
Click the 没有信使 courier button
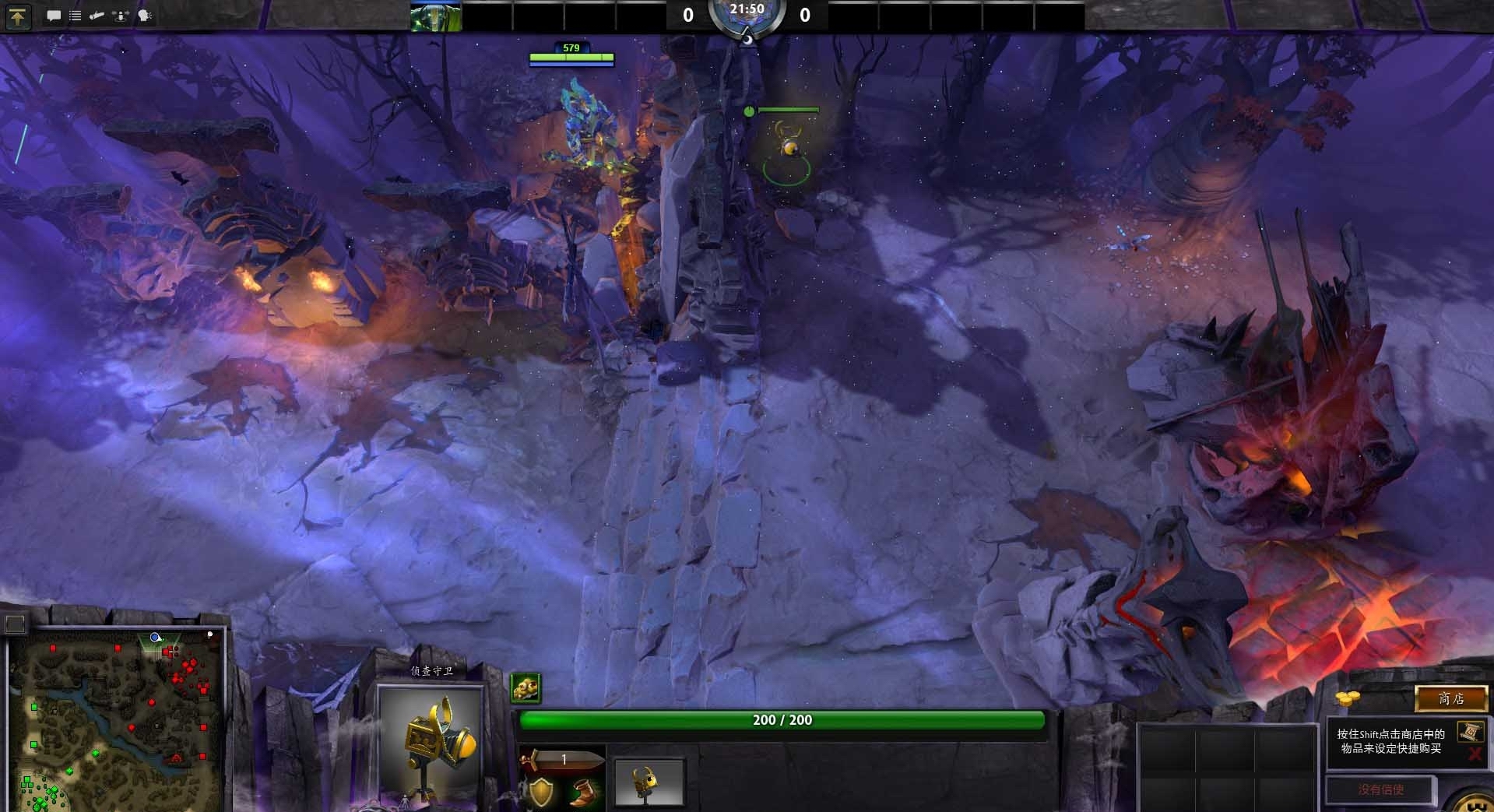(x=1380, y=789)
